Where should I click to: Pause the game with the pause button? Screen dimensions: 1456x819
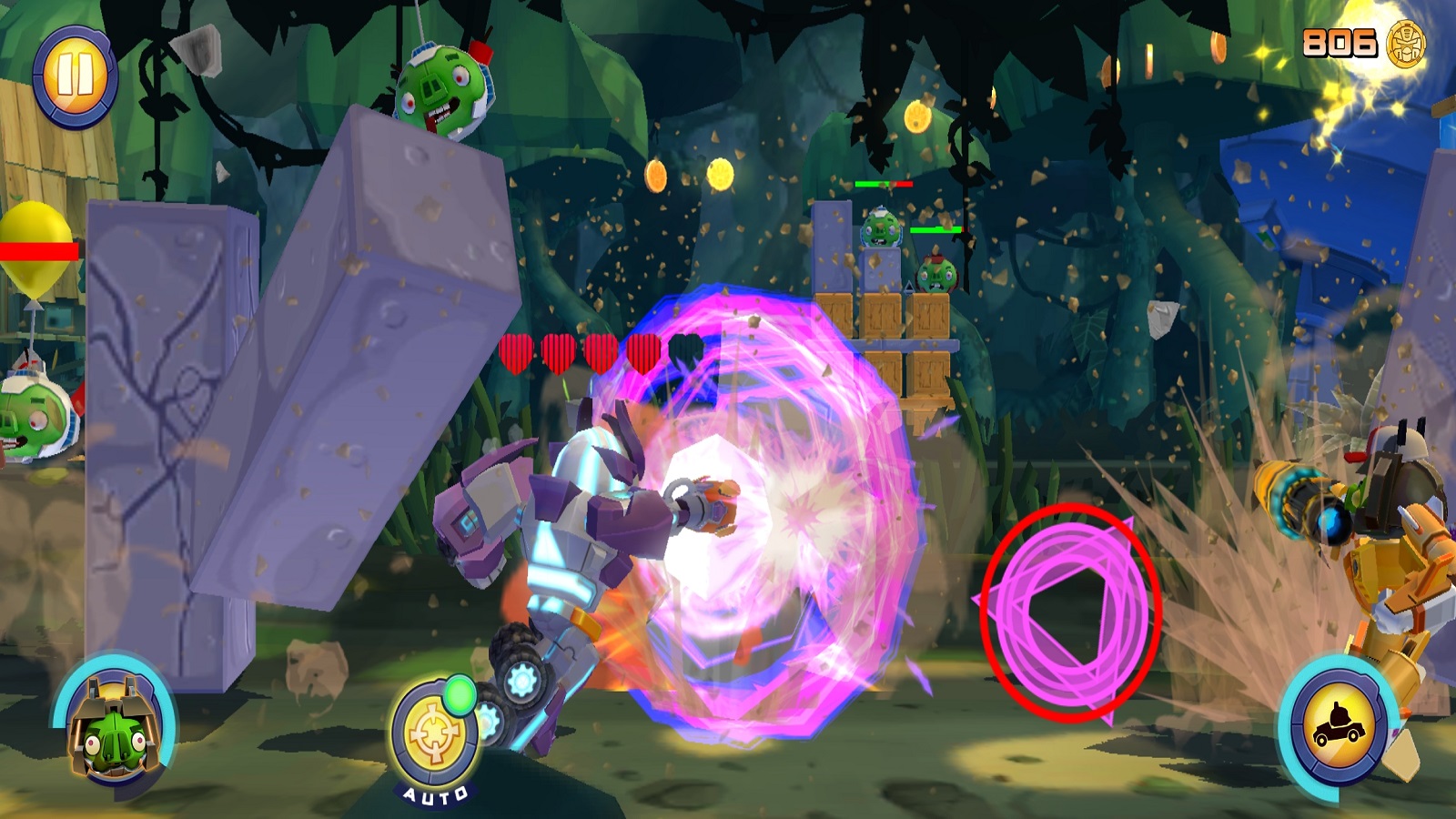coord(76,76)
